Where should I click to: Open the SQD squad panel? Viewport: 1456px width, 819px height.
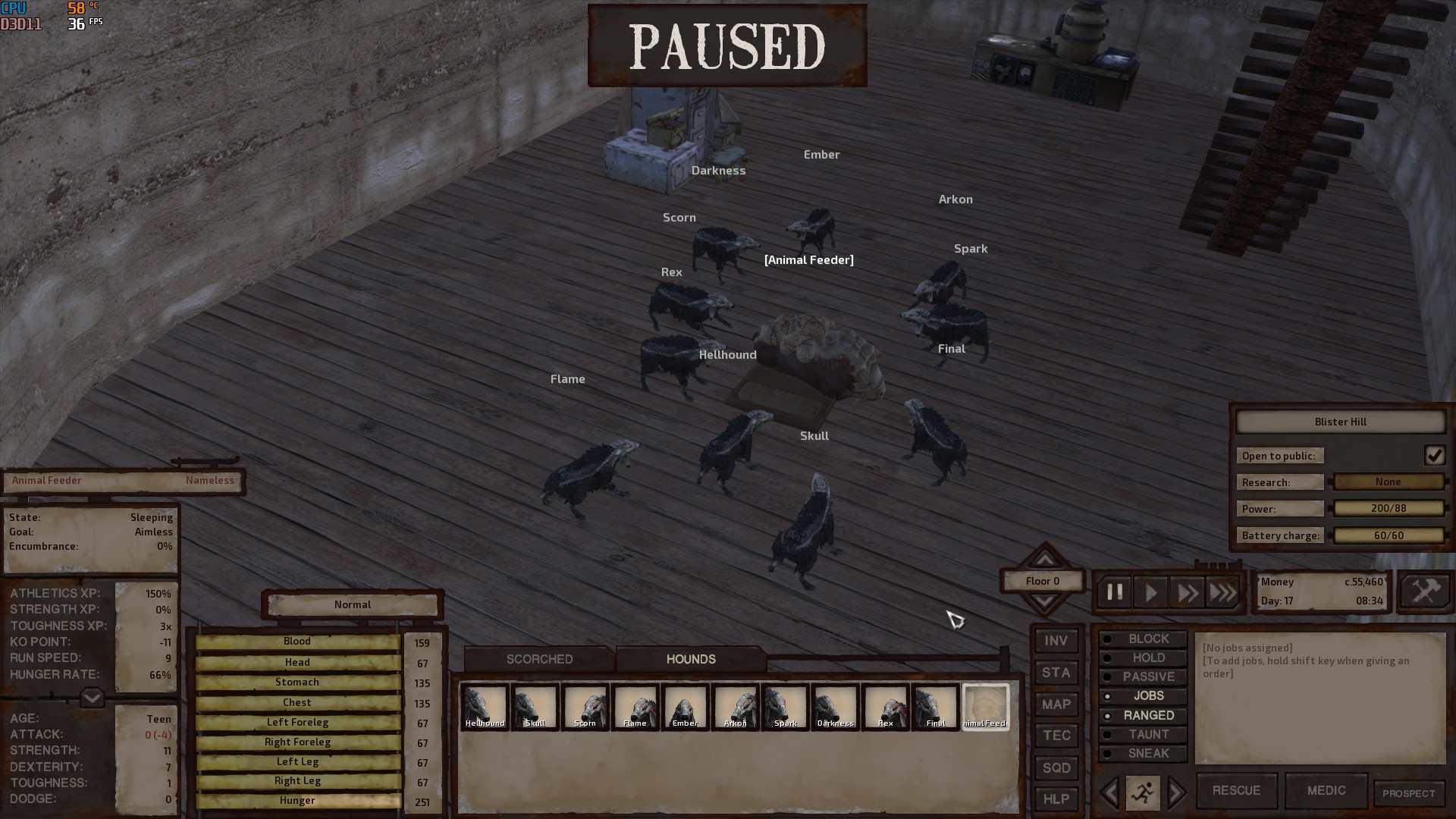(1056, 767)
